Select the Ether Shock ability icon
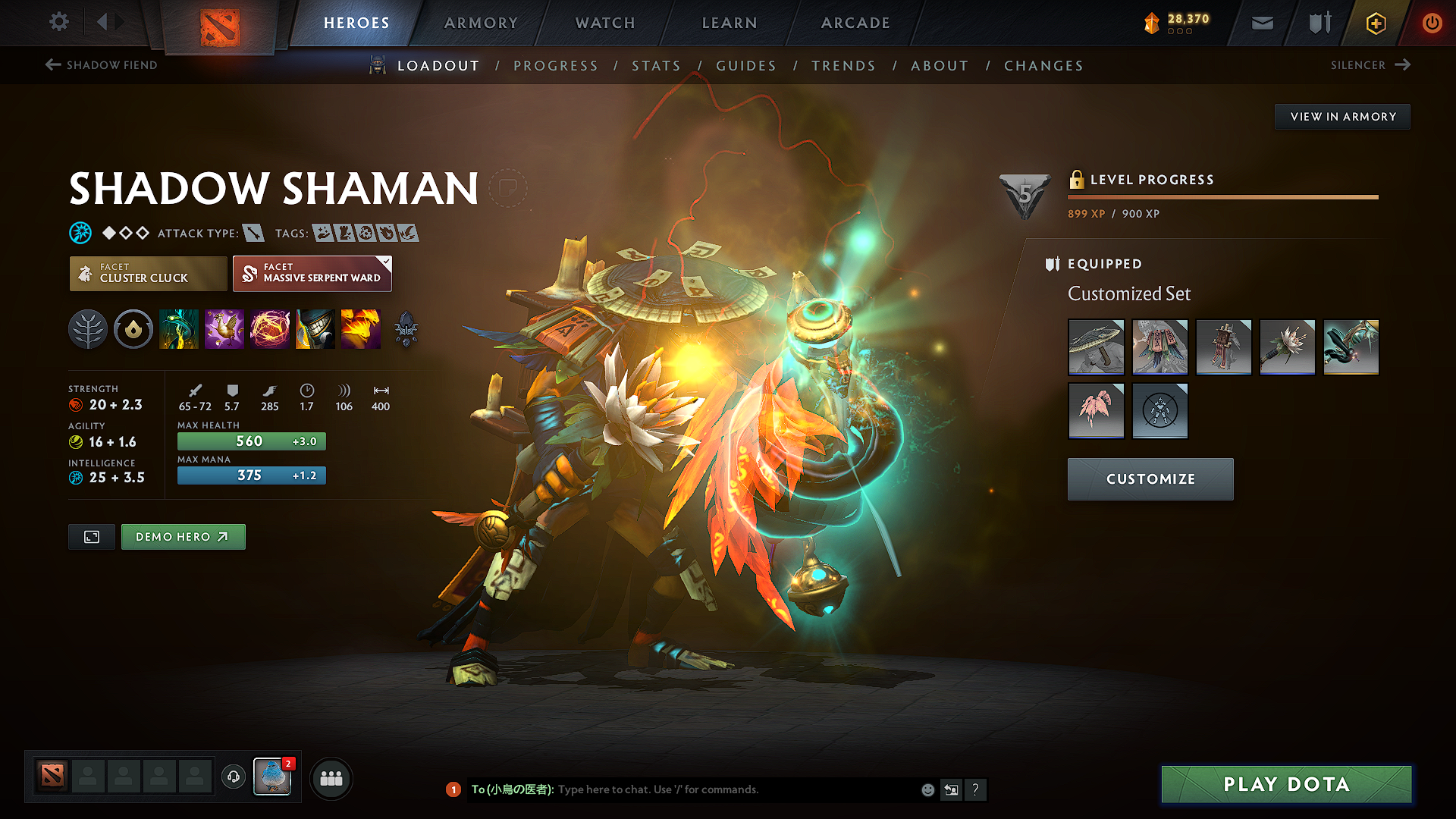 point(179,329)
